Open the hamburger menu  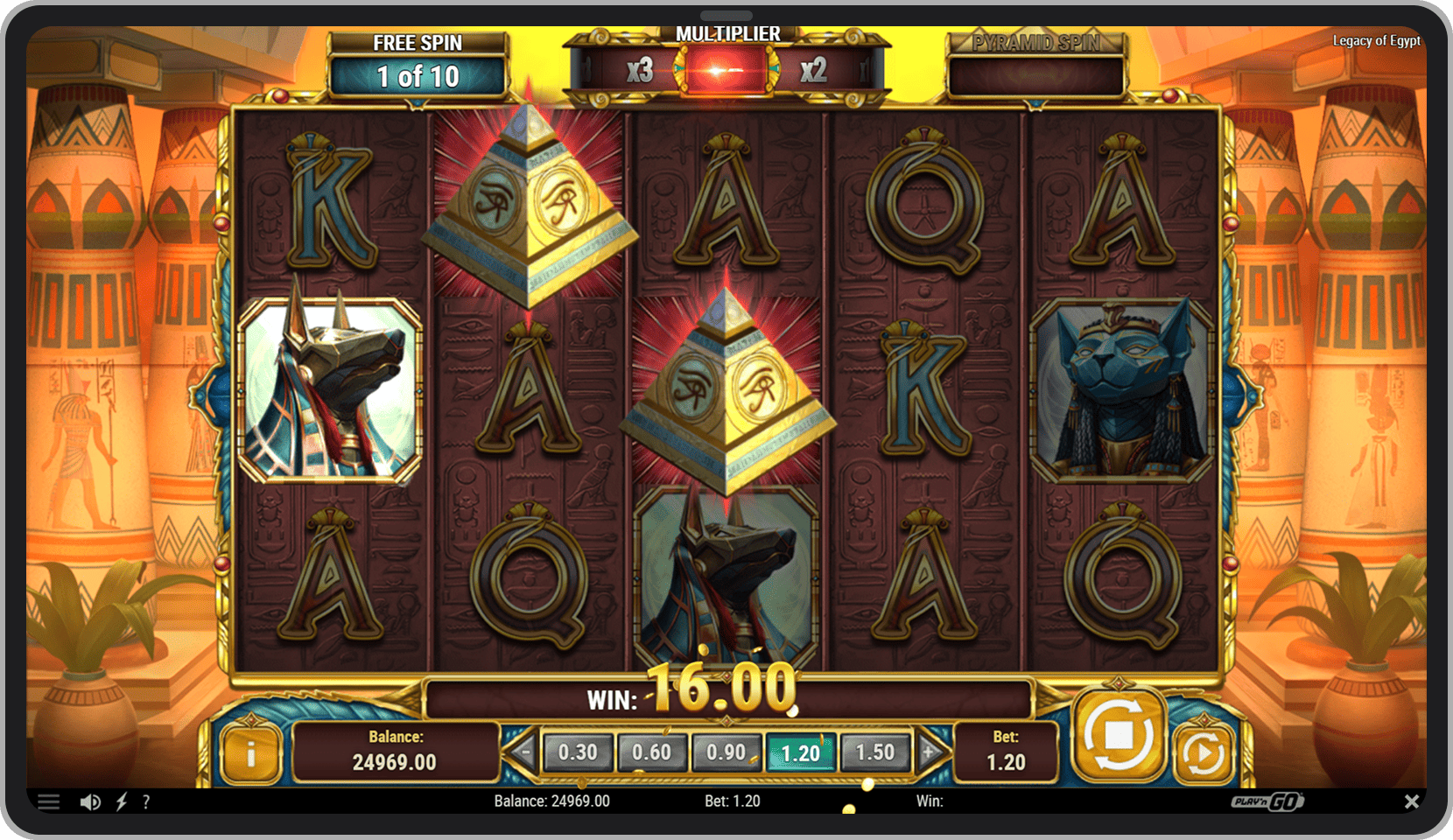49,801
